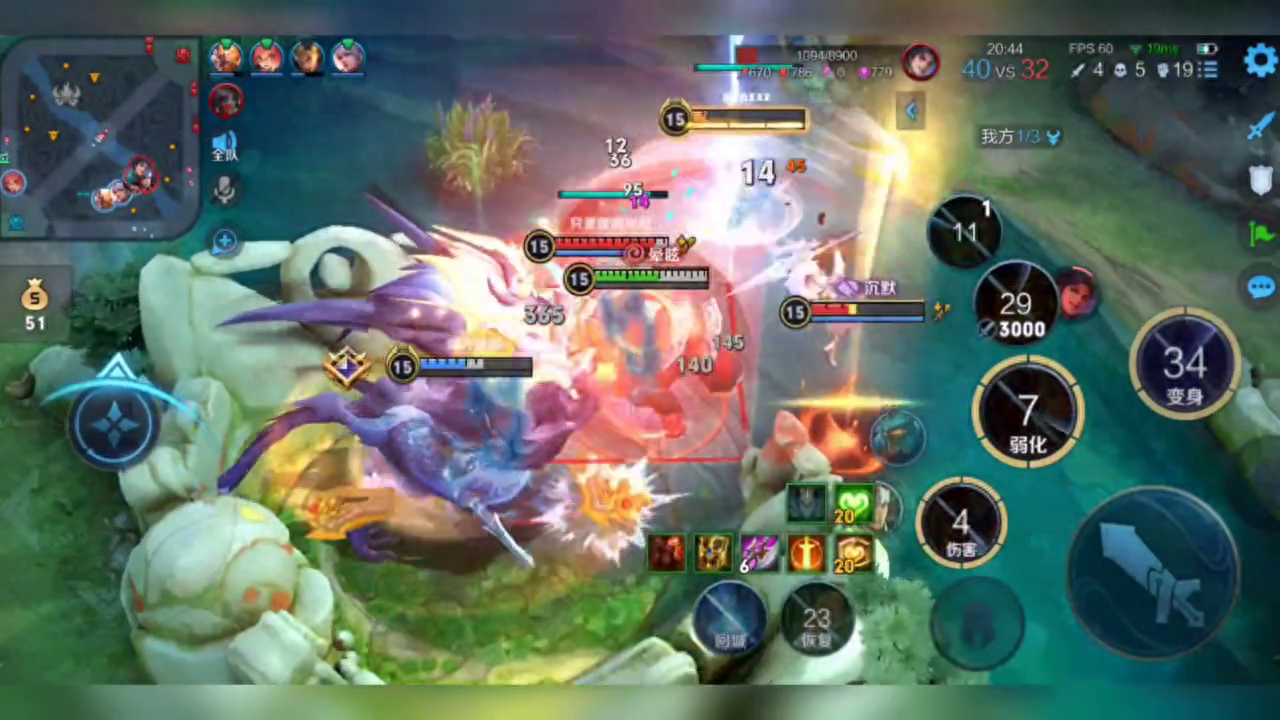This screenshot has width=1280, height=720.
Task: Send the white shield defend signal
Action: click(x=1260, y=181)
